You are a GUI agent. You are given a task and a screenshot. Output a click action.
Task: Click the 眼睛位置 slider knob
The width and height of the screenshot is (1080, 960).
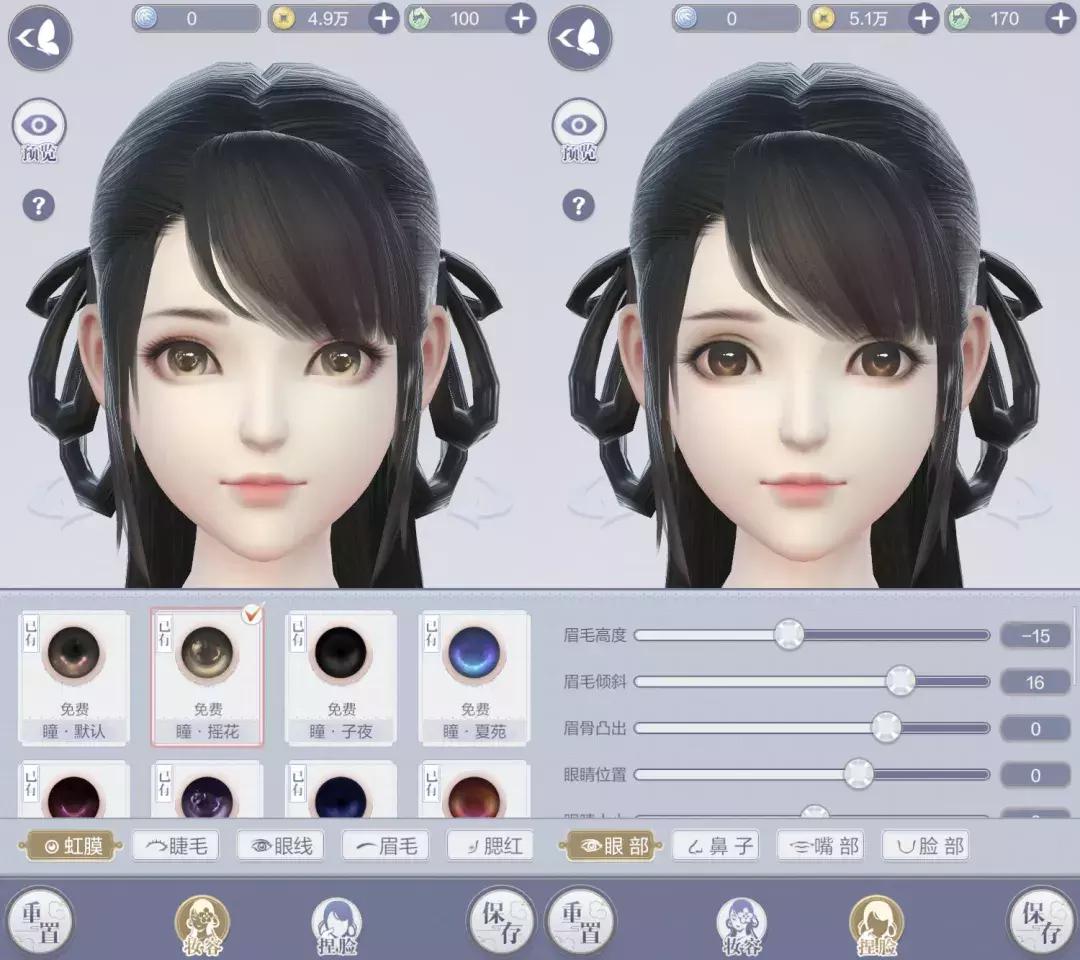(x=858, y=774)
